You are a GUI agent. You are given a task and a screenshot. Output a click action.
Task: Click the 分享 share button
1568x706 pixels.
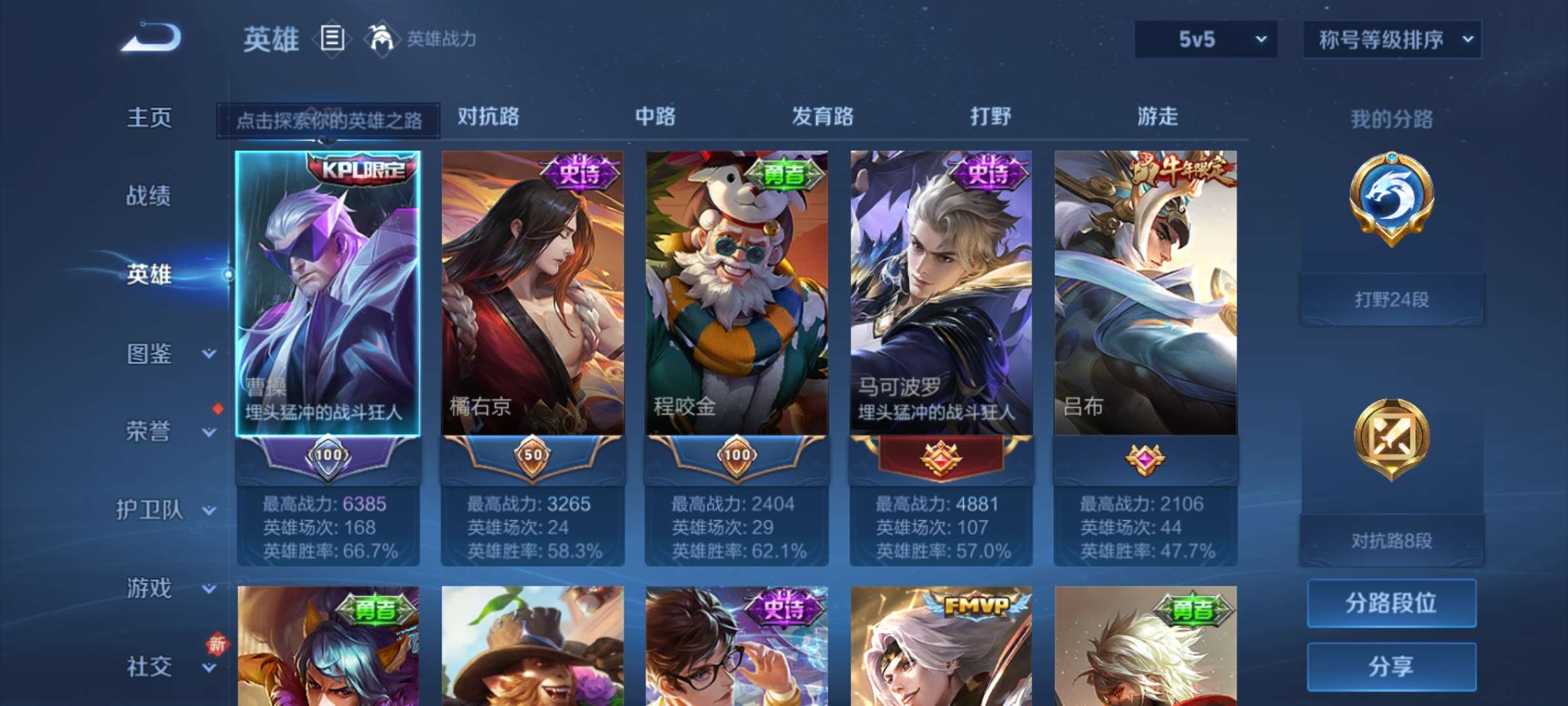(1392, 665)
